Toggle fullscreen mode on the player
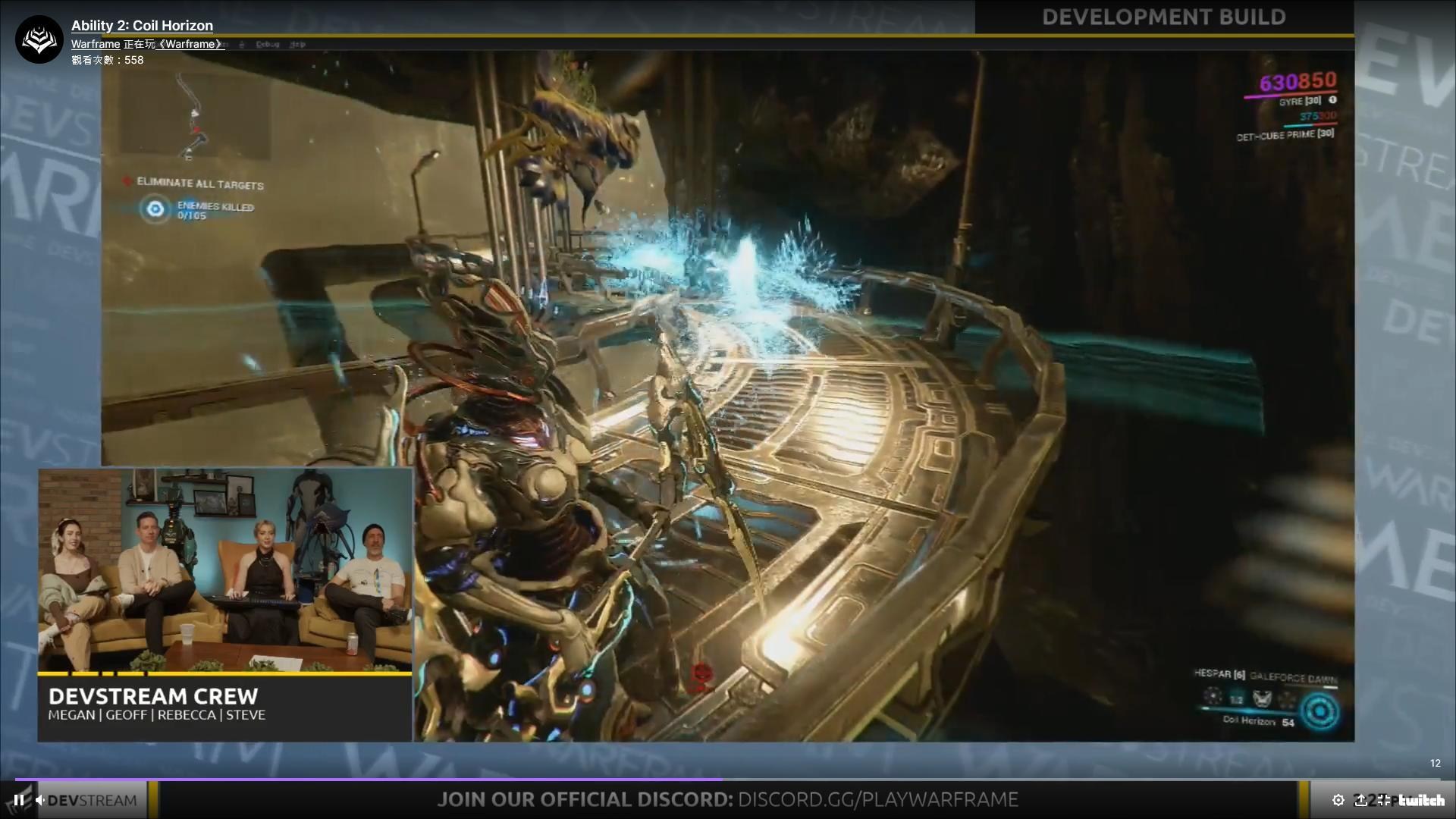 (x=1383, y=800)
